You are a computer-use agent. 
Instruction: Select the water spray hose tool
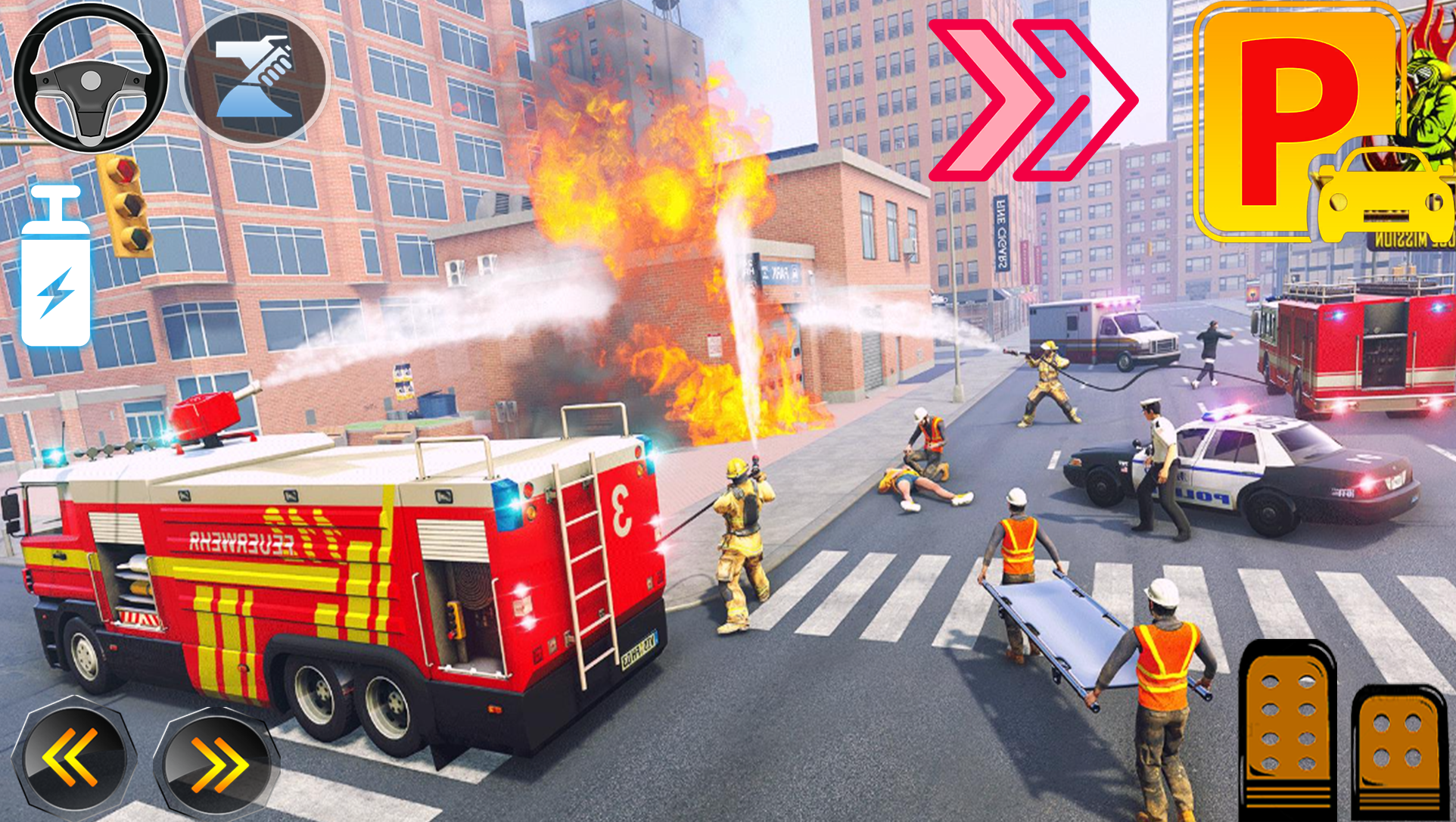tap(254, 79)
